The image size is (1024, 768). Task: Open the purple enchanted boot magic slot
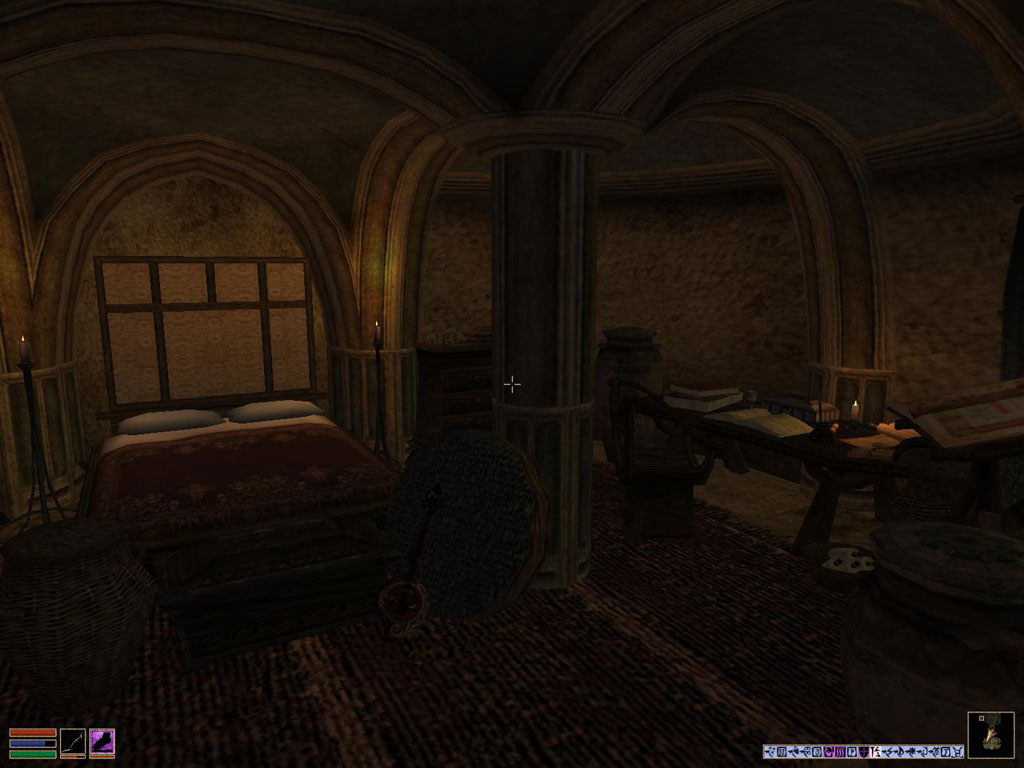[102, 742]
